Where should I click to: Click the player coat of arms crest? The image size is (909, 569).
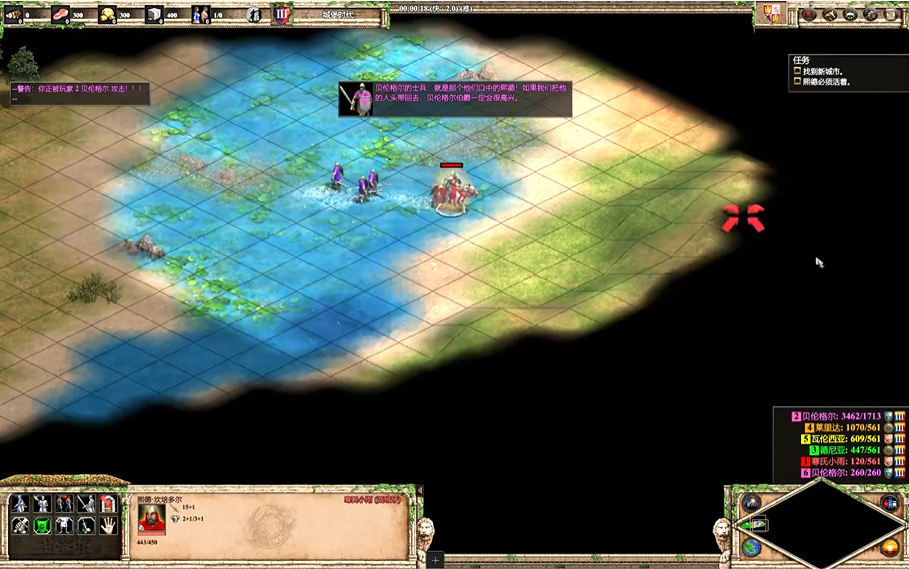pos(772,14)
